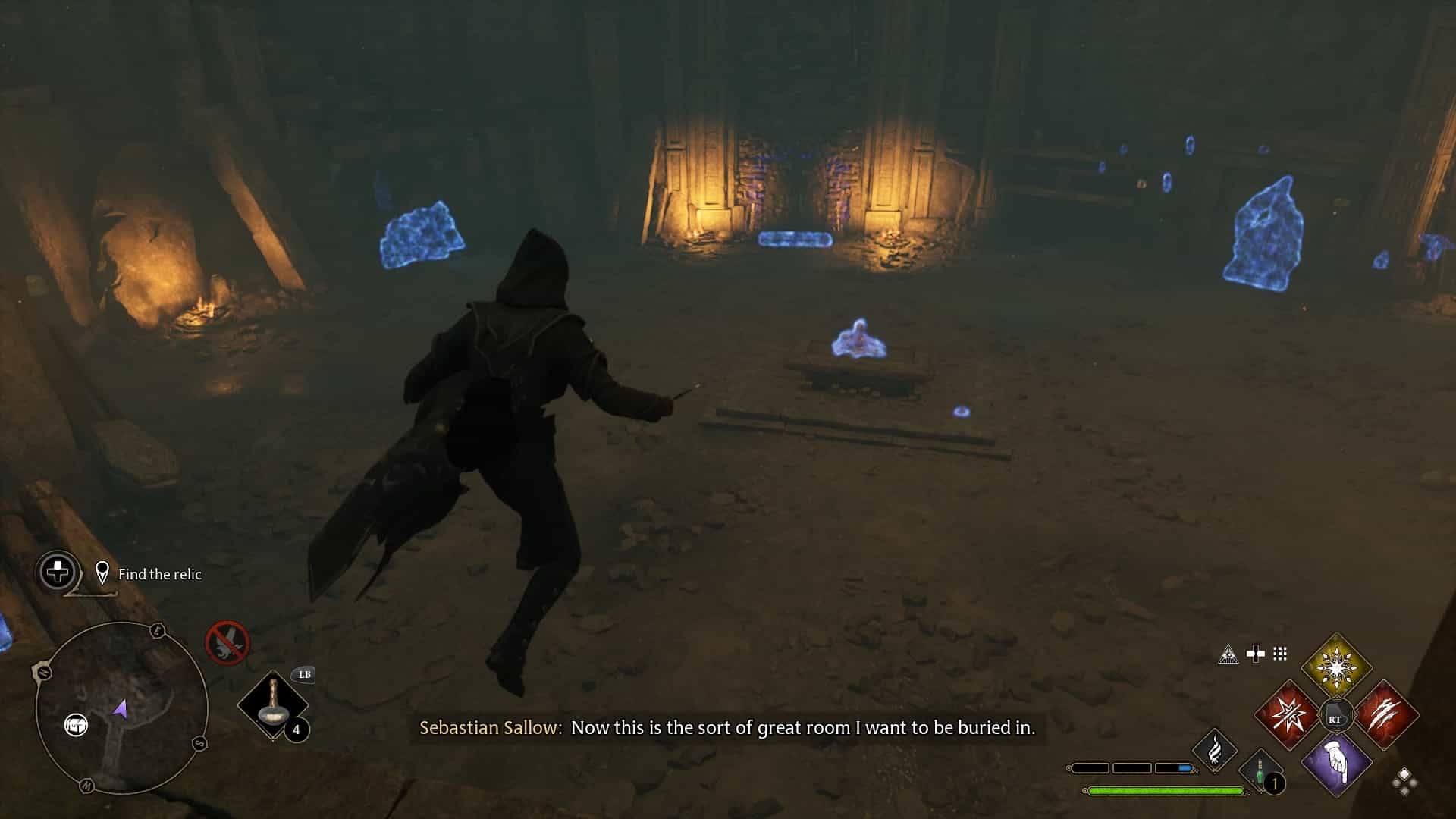The height and width of the screenshot is (819, 1456).
Task: Select the Glacius spell in the diamond
Action: click(1337, 666)
